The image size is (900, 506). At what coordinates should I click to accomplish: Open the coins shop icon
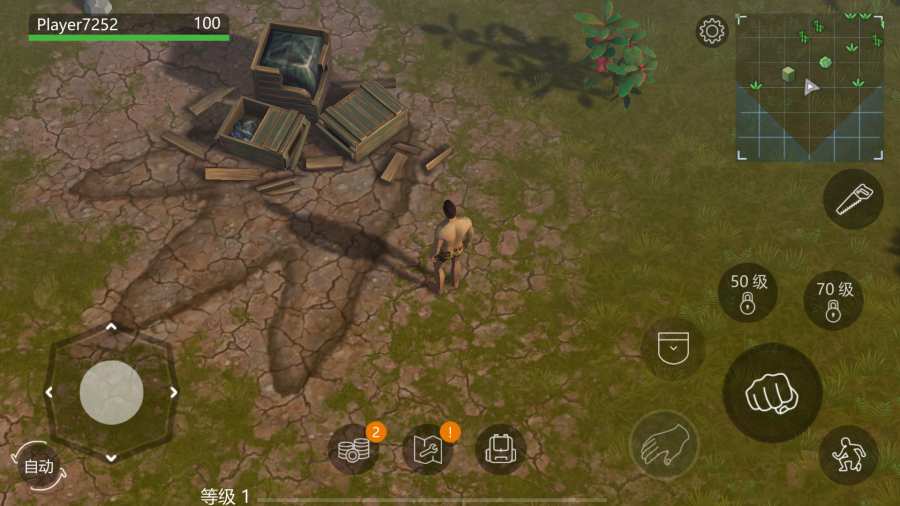pyautogui.click(x=354, y=450)
